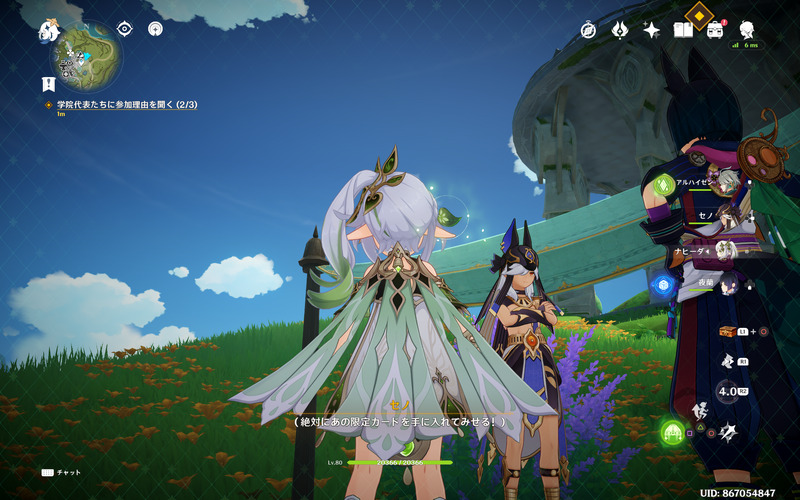
Task: Click the round gauge icon beside the eye
Action: click(x=156, y=29)
